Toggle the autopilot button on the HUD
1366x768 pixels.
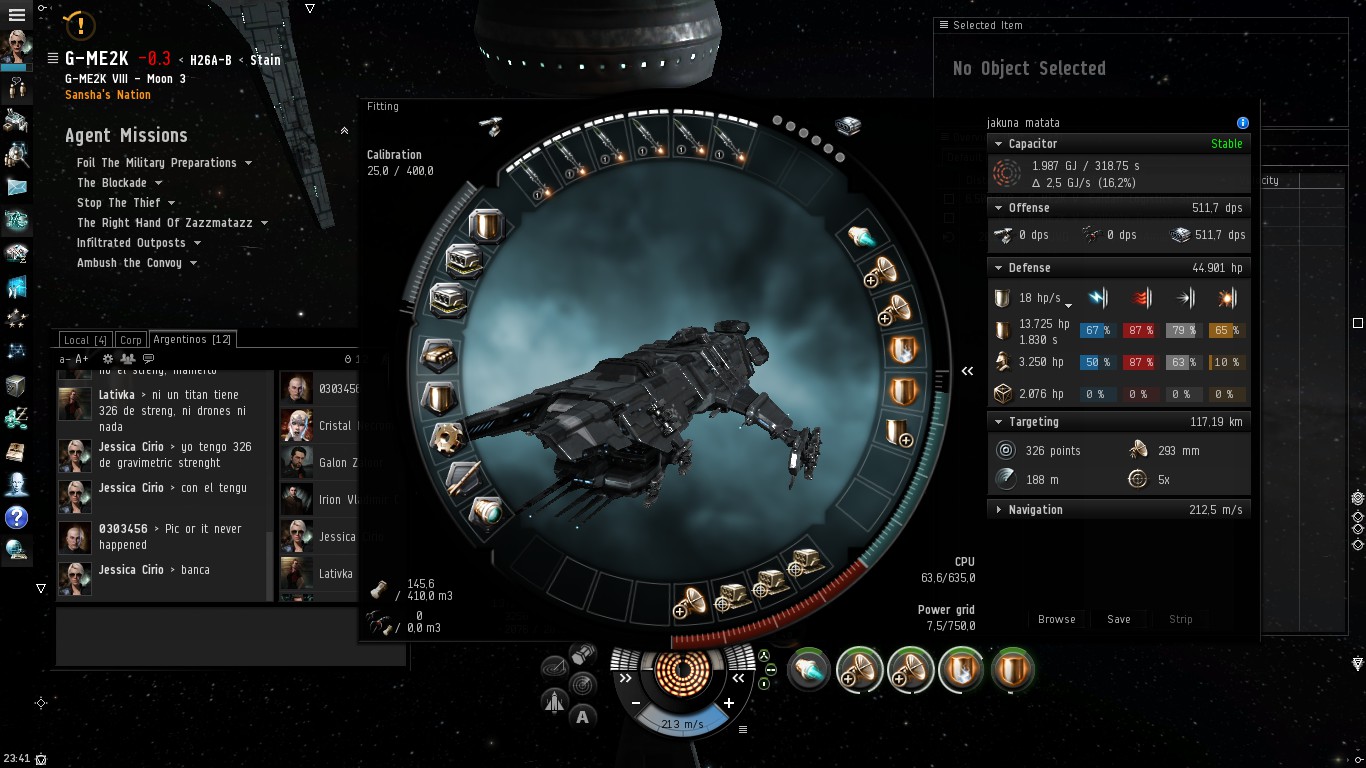click(x=582, y=716)
